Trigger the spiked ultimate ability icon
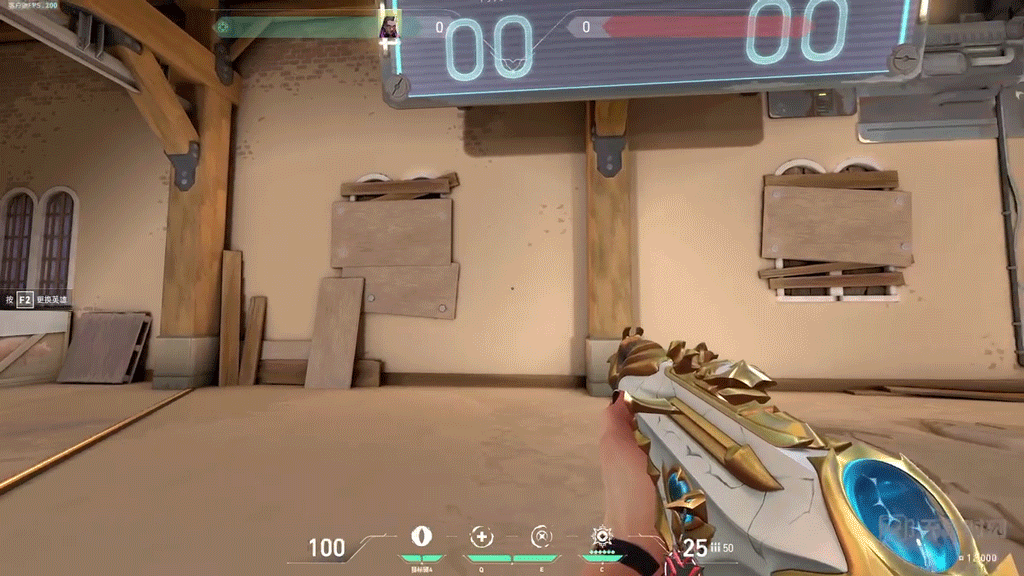This screenshot has width=1024, height=576. (602, 536)
